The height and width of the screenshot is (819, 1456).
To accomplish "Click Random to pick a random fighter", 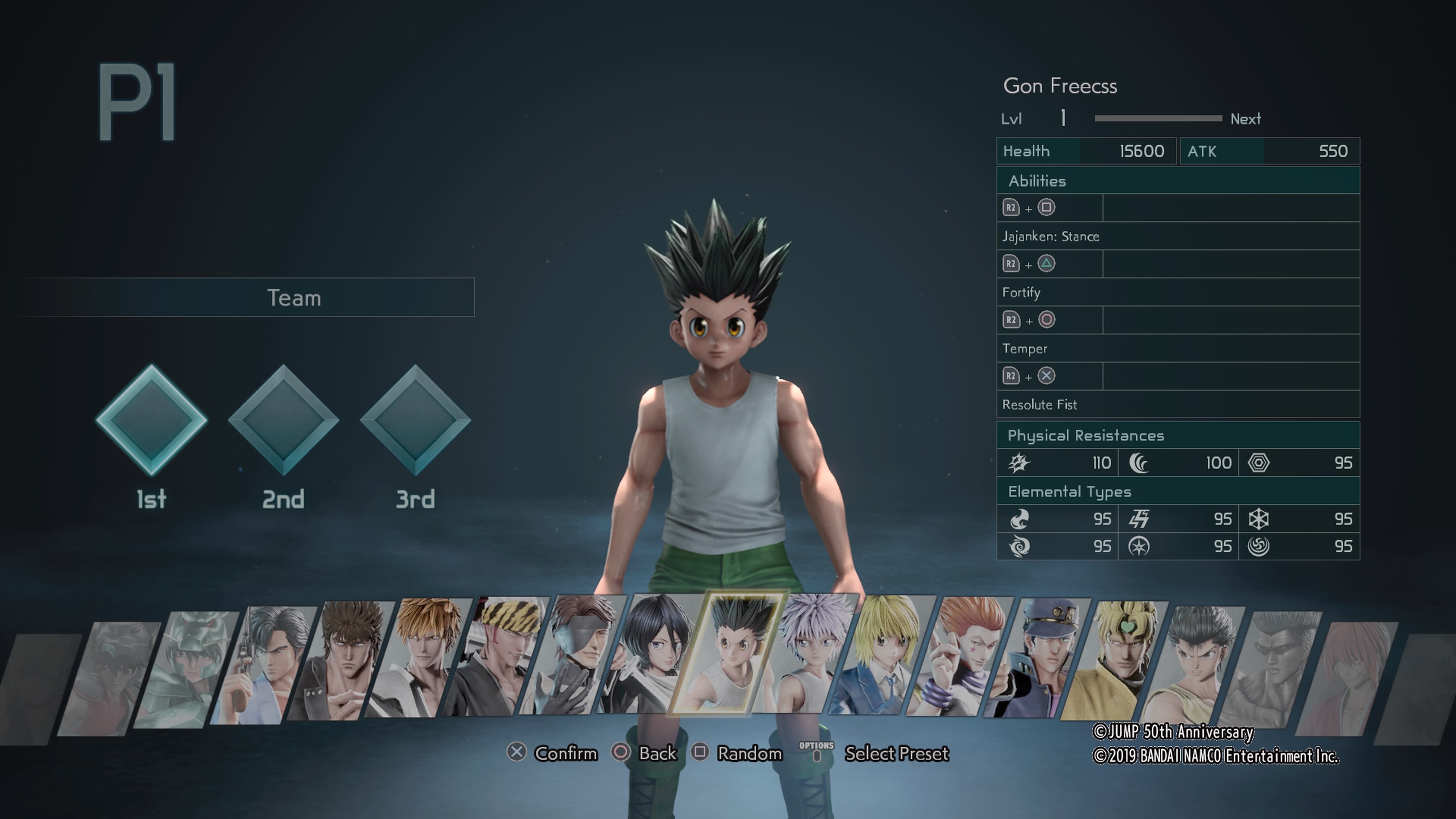I will tap(750, 753).
